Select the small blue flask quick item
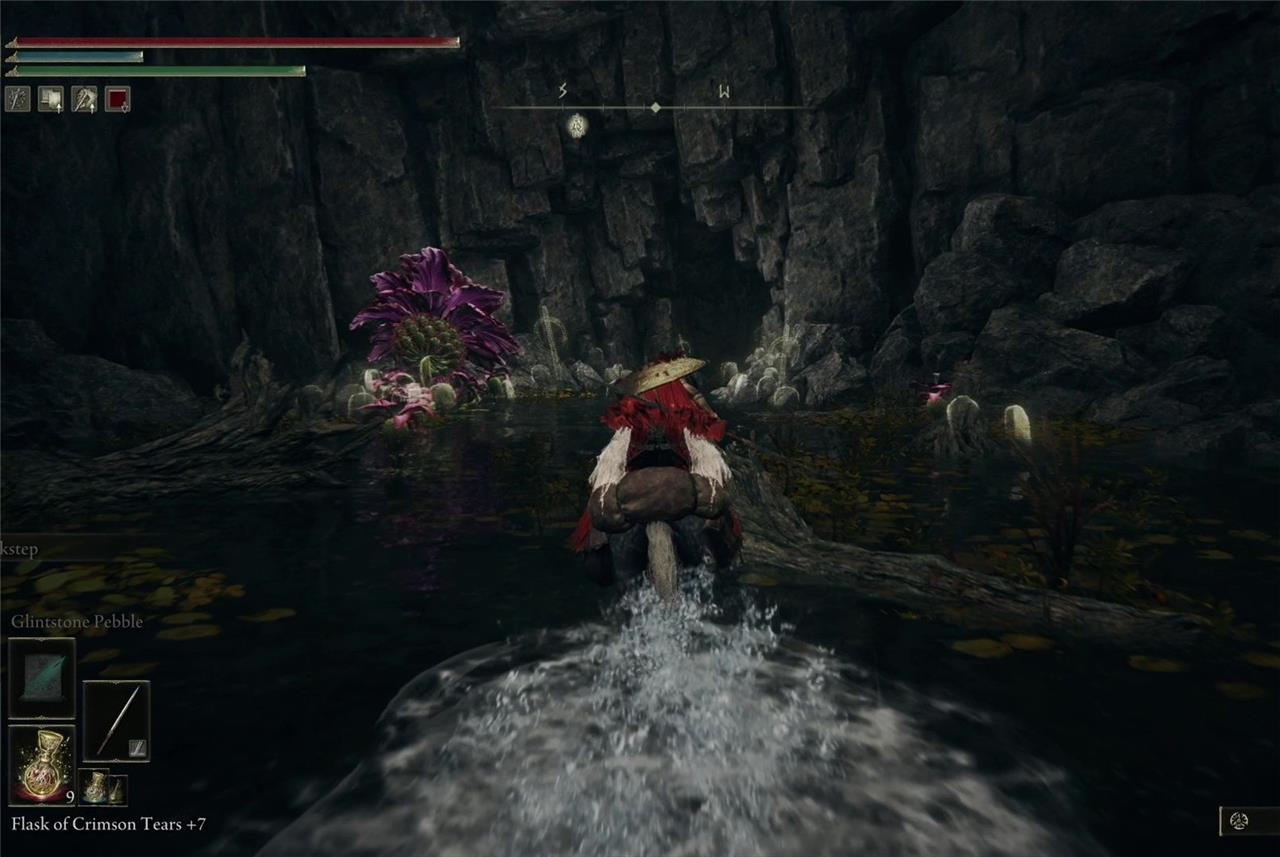 [x=94, y=787]
